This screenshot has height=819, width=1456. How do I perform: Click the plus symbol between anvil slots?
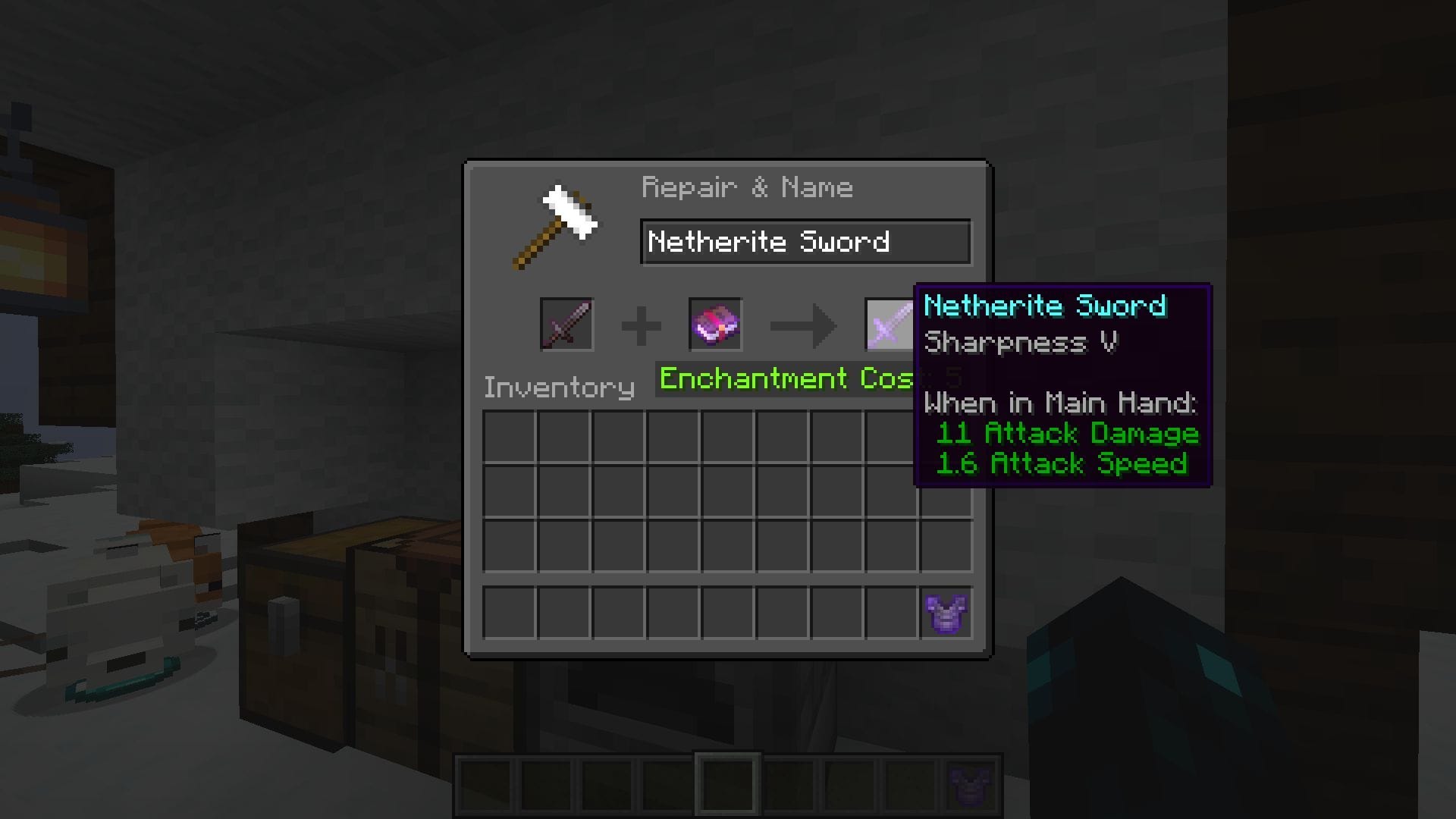click(x=641, y=325)
